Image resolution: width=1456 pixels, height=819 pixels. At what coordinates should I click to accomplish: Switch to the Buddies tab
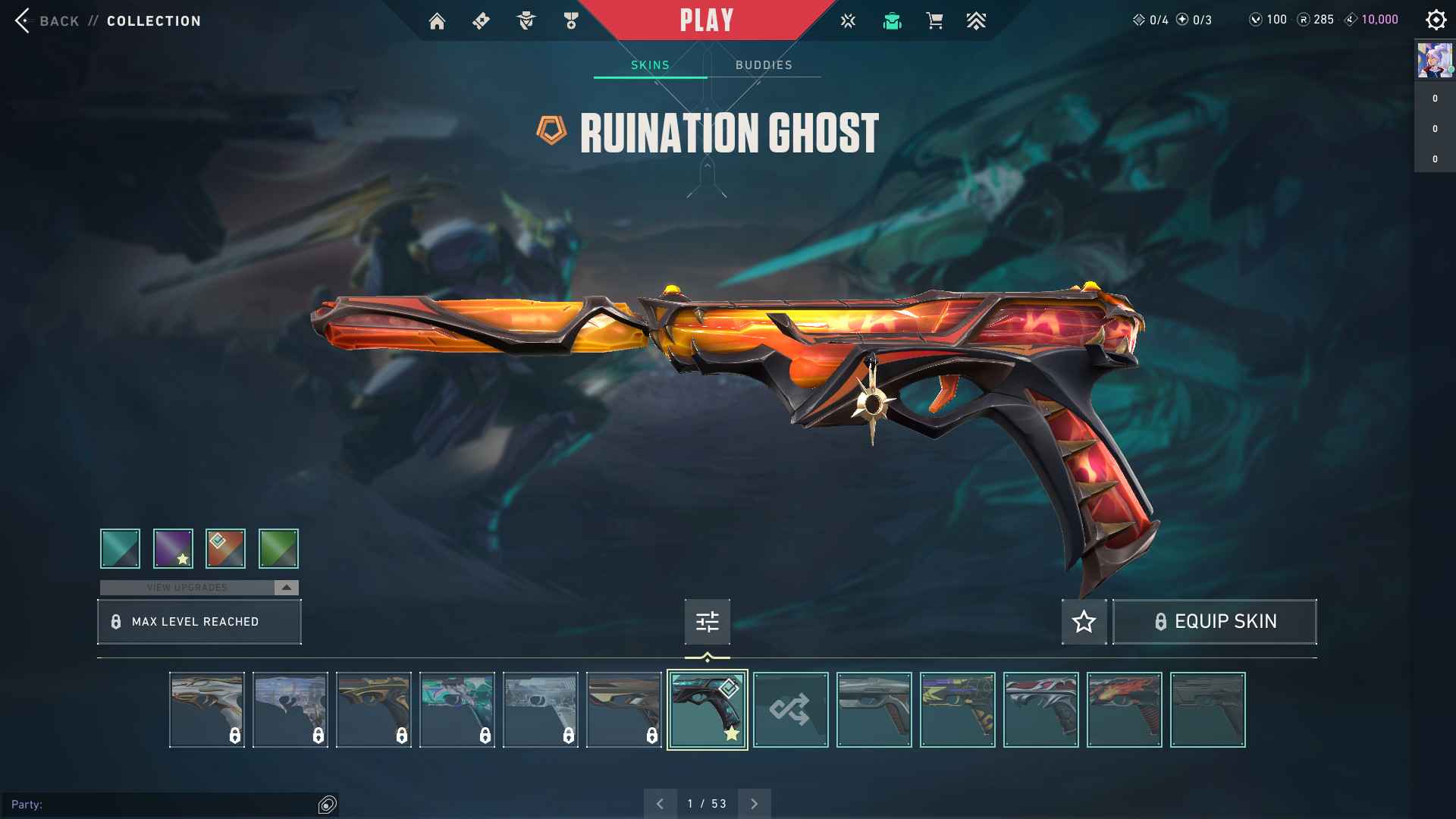tap(764, 65)
